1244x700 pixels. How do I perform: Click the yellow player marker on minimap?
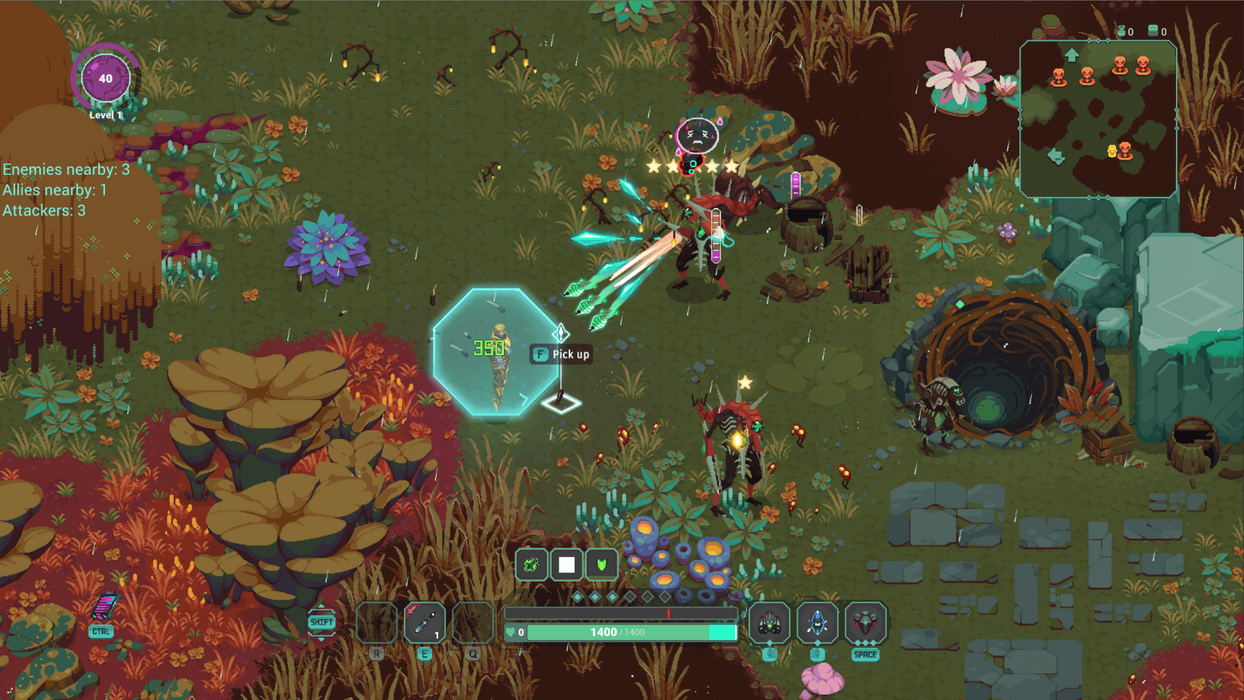[1111, 151]
